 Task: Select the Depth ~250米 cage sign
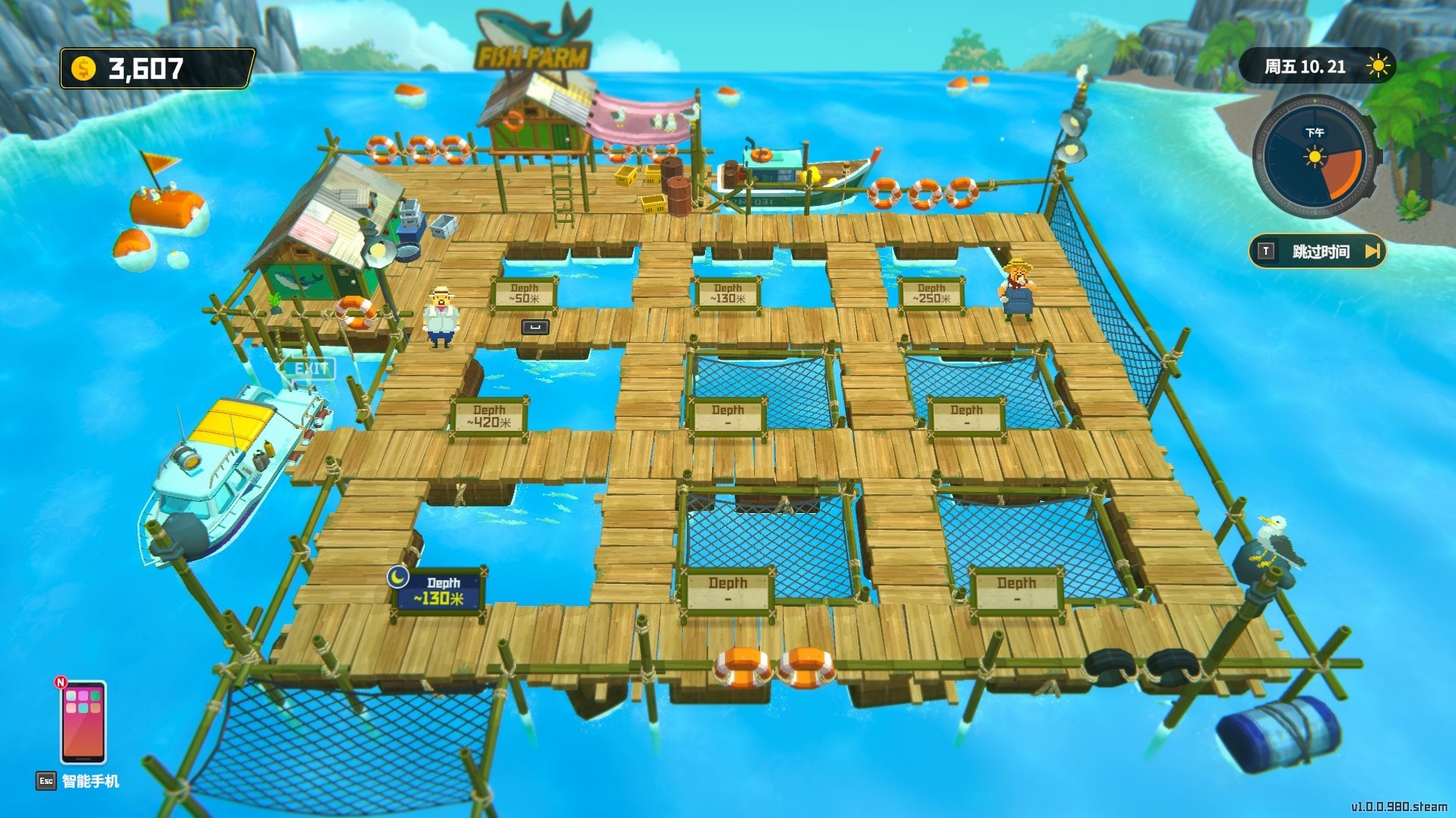930,292
